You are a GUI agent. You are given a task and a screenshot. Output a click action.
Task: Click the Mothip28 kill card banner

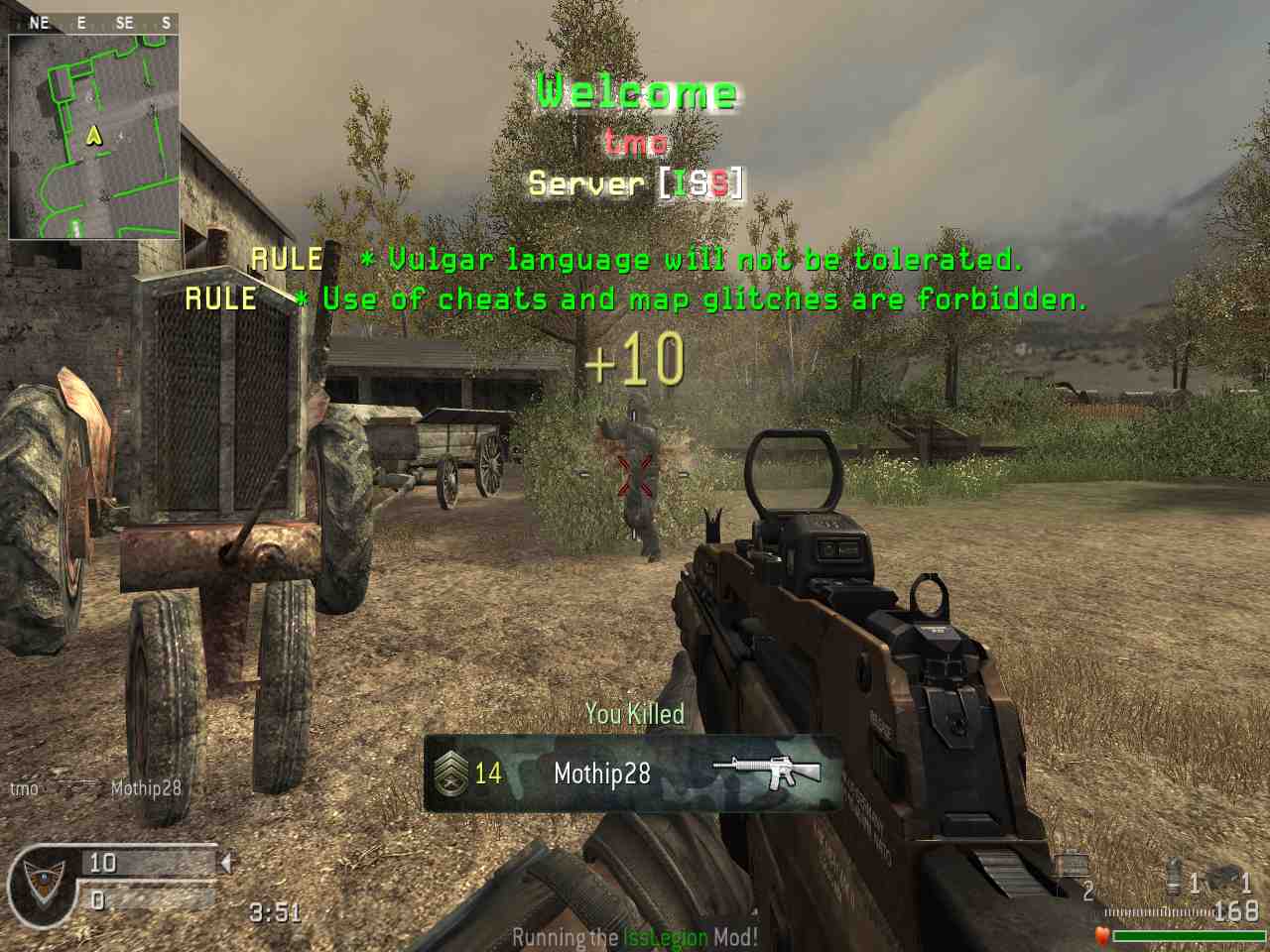pos(633,773)
